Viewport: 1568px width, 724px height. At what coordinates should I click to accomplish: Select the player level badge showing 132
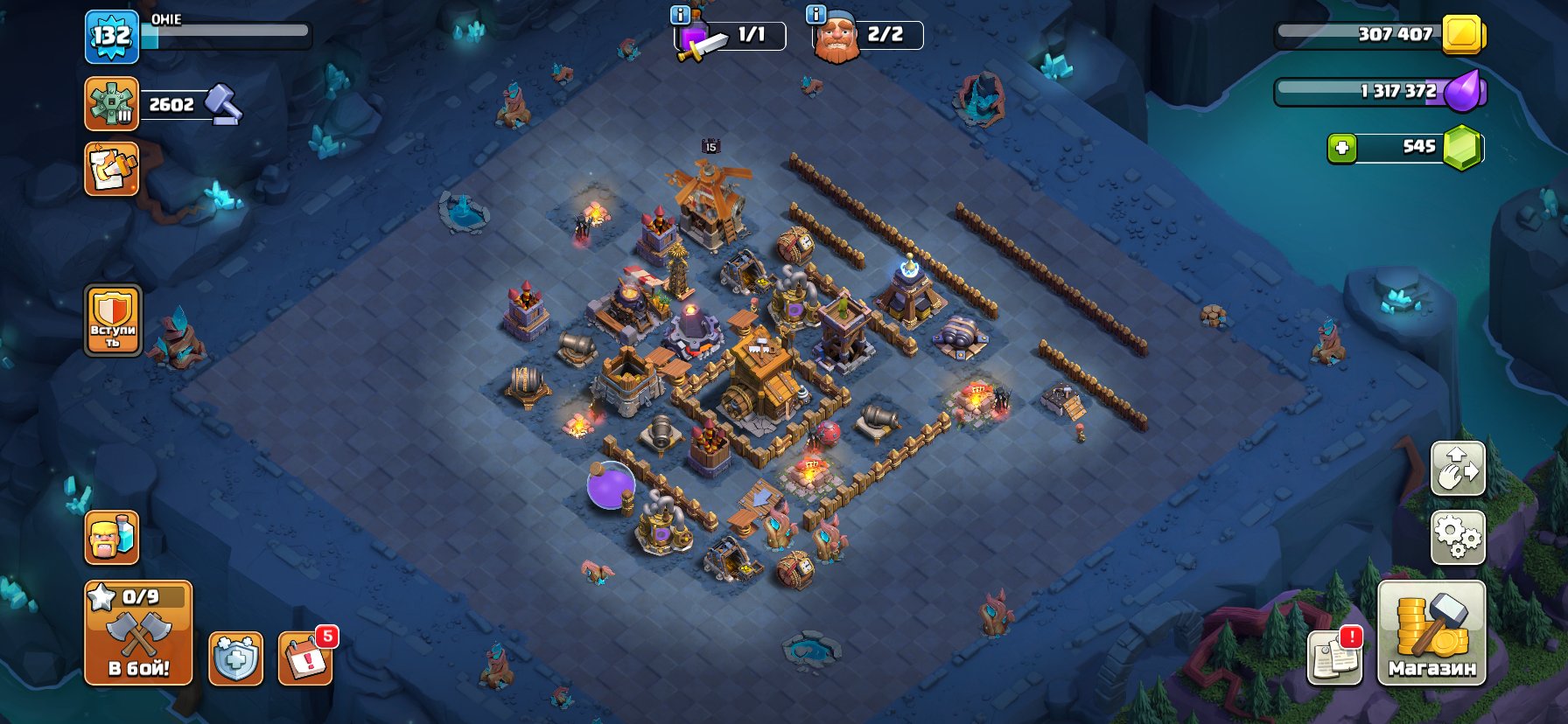click(111, 35)
